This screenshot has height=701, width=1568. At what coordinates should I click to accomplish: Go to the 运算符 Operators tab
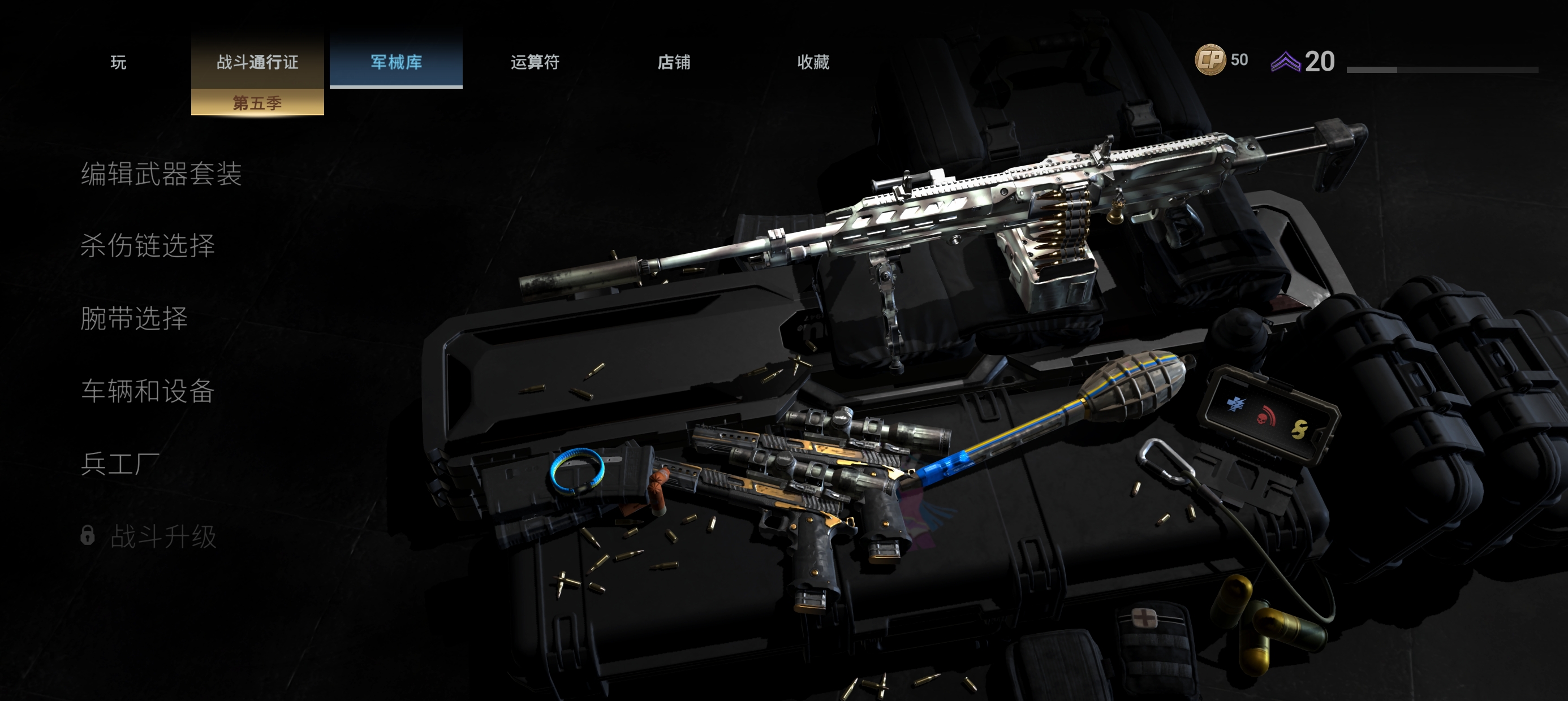pos(535,62)
